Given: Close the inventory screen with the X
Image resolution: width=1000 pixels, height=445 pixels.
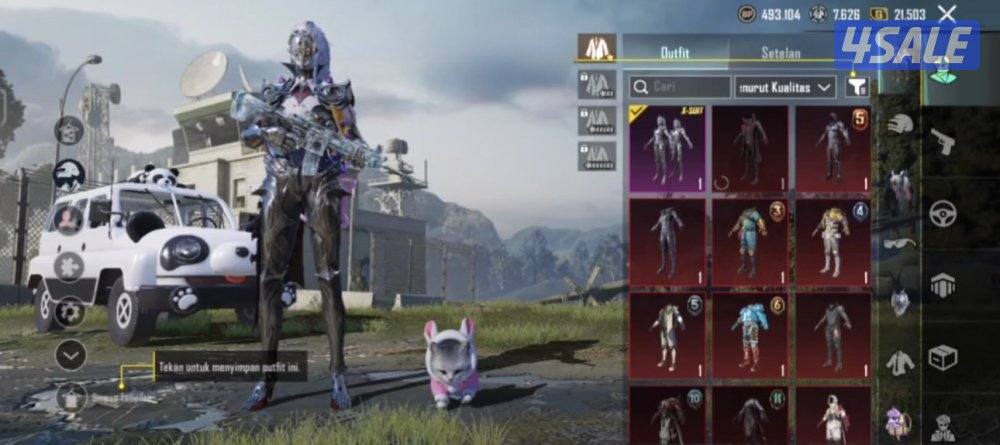Looking at the screenshot, I should click(946, 13).
